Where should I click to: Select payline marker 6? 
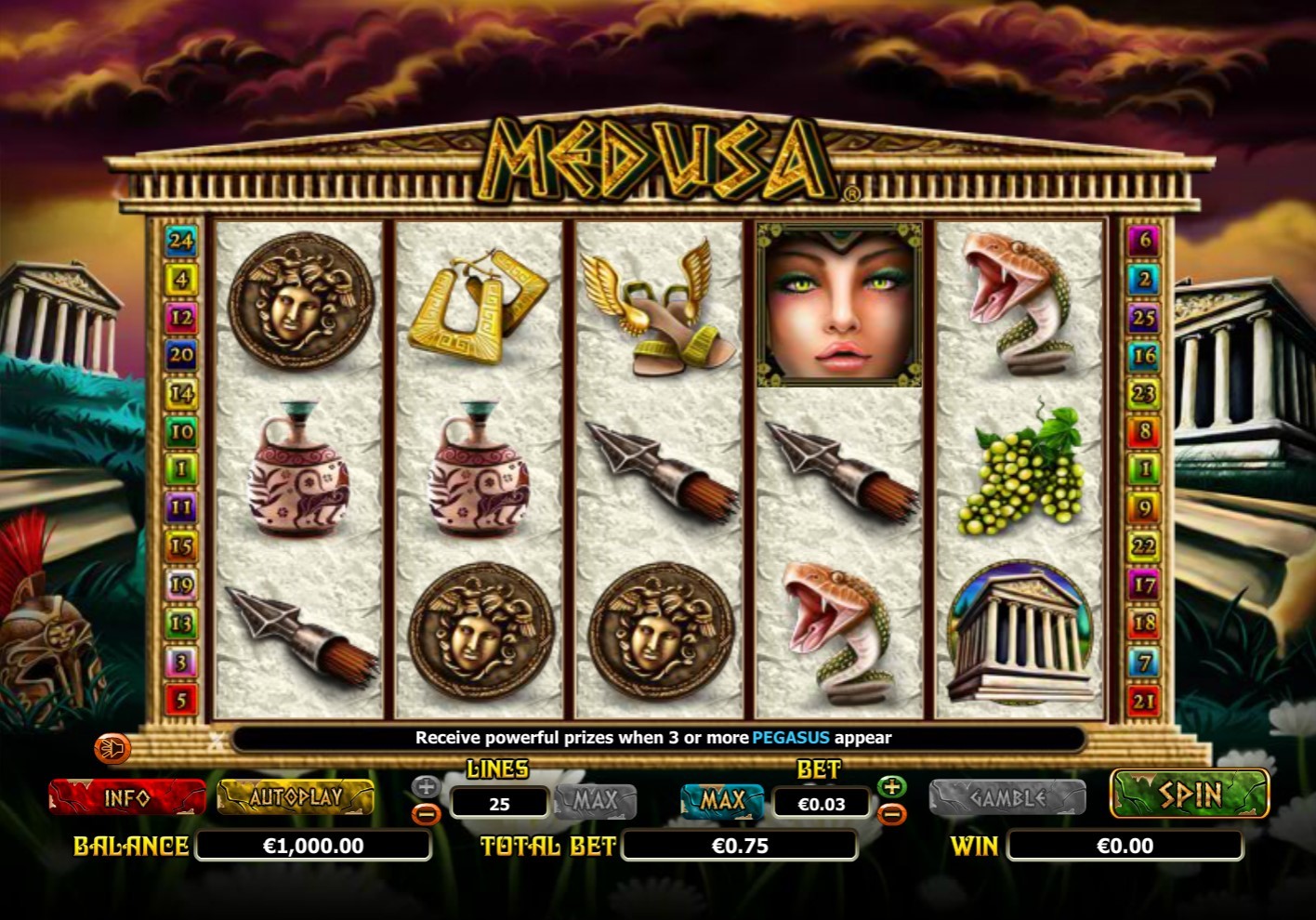click(1144, 240)
